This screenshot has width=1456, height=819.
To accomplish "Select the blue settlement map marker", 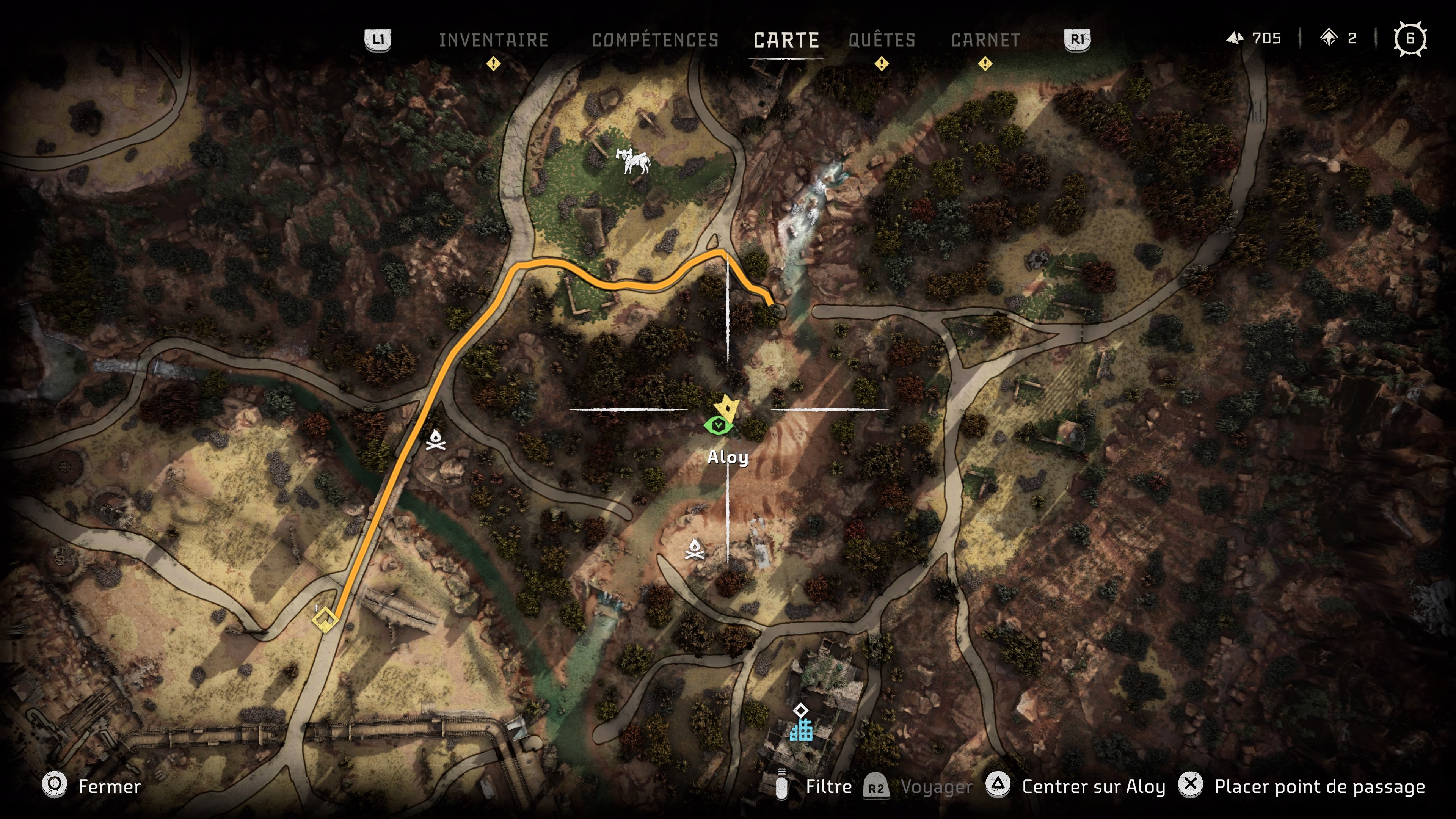I will (801, 728).
